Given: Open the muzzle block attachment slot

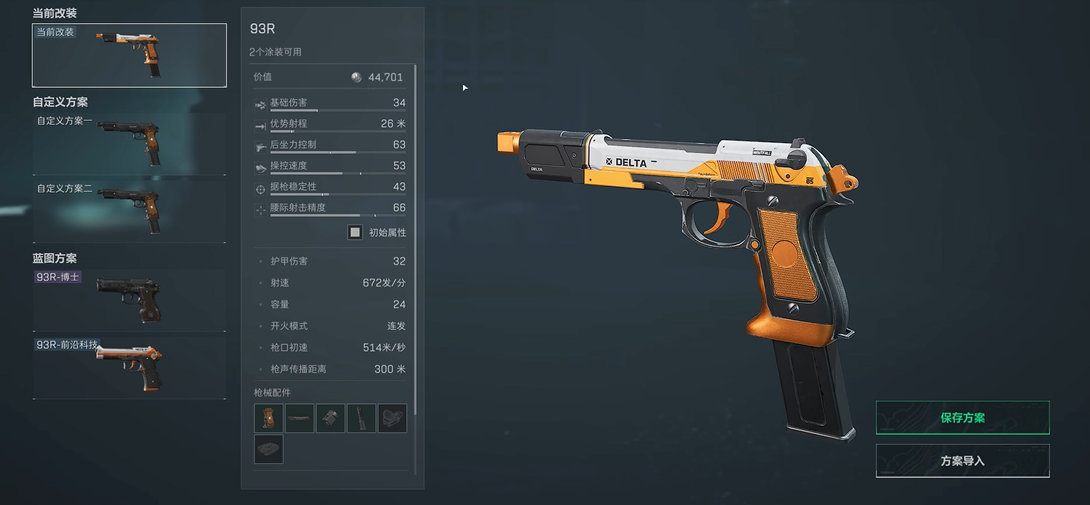Looking at the screenshot, I should [331, 418].
